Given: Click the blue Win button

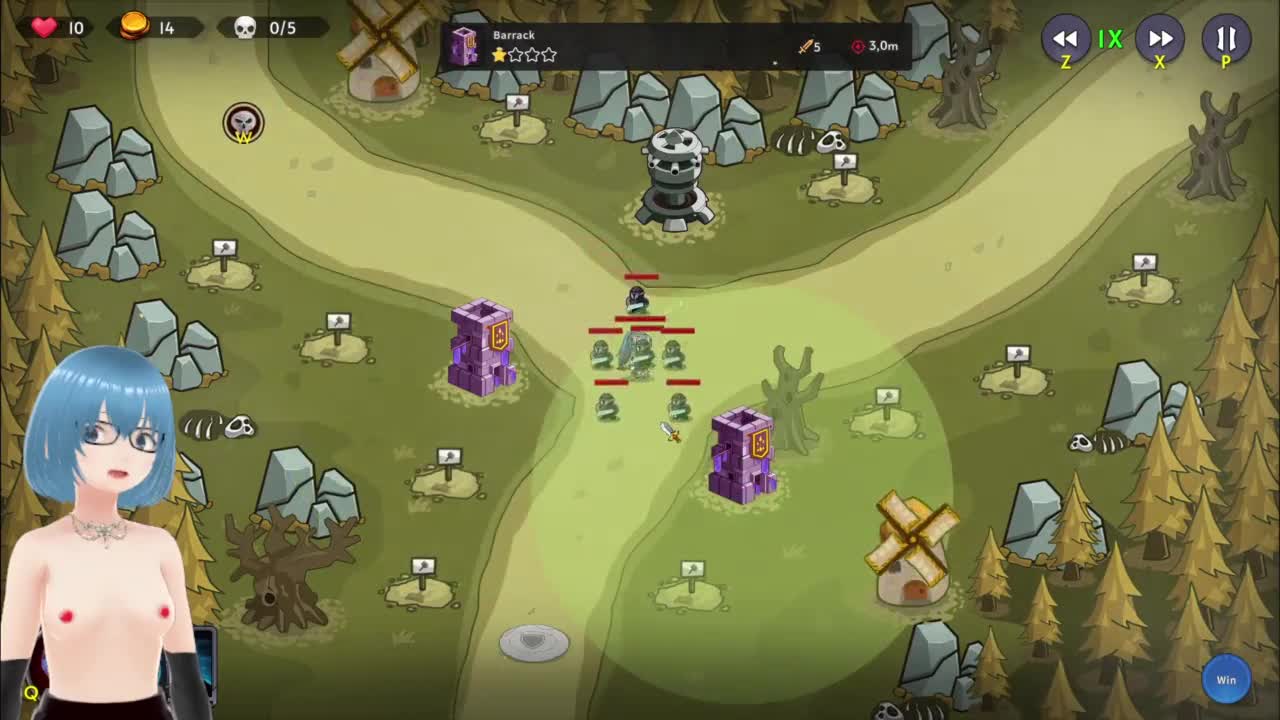Looking at the screenshot, I should click(1226, 680).
